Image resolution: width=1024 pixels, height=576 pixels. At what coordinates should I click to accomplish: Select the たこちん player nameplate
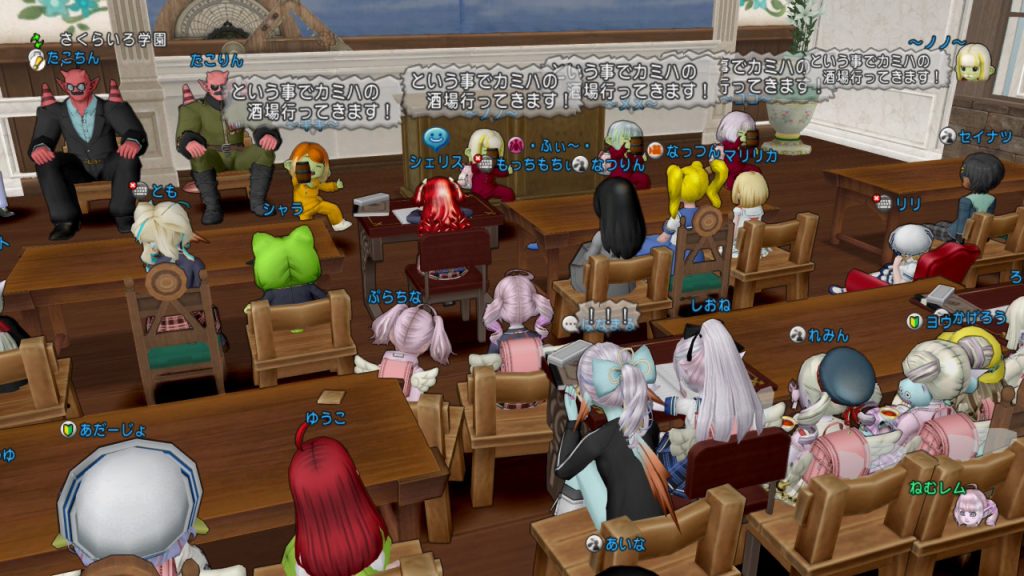point(73,59)
